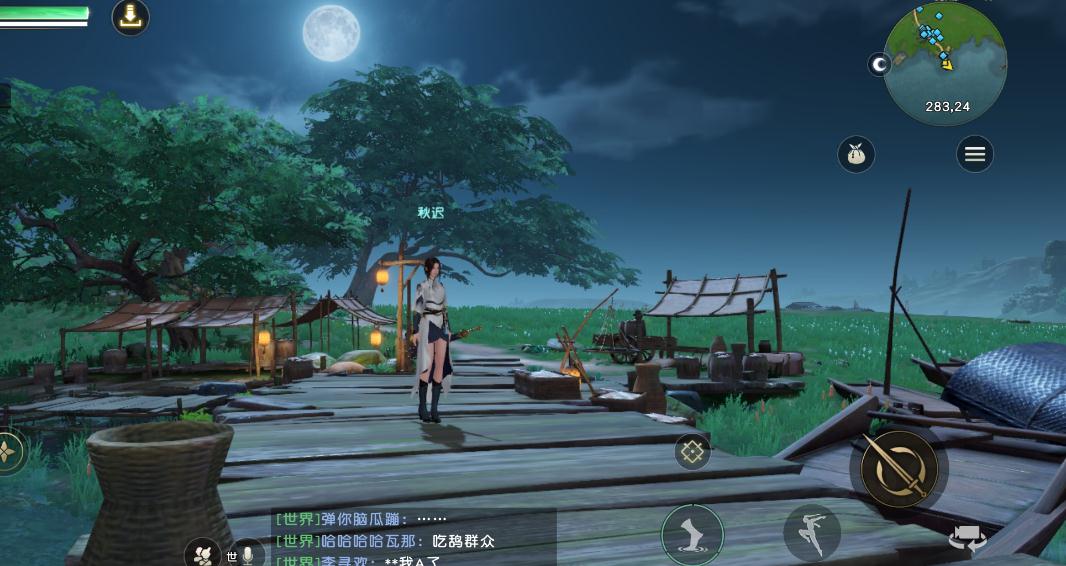The height and width of the screenshot is (566, 1066).
Task: Use the foot-step dodge skill
Action: pos(691,532)
